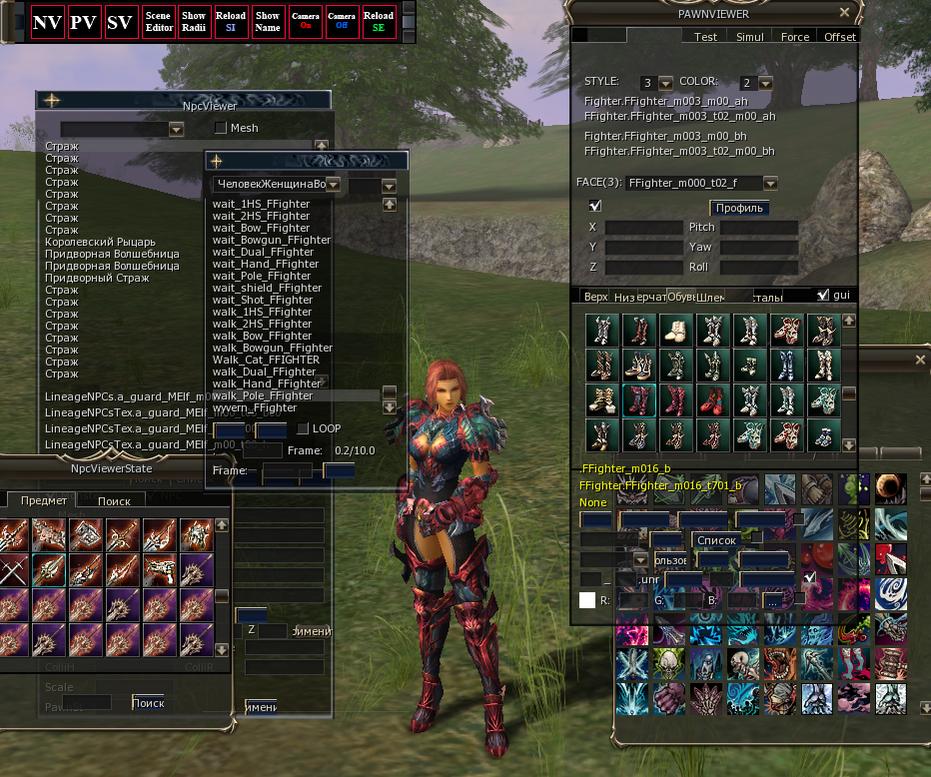
Task: Open the SV viewer from the toolbar
Action: pos(120,23)
